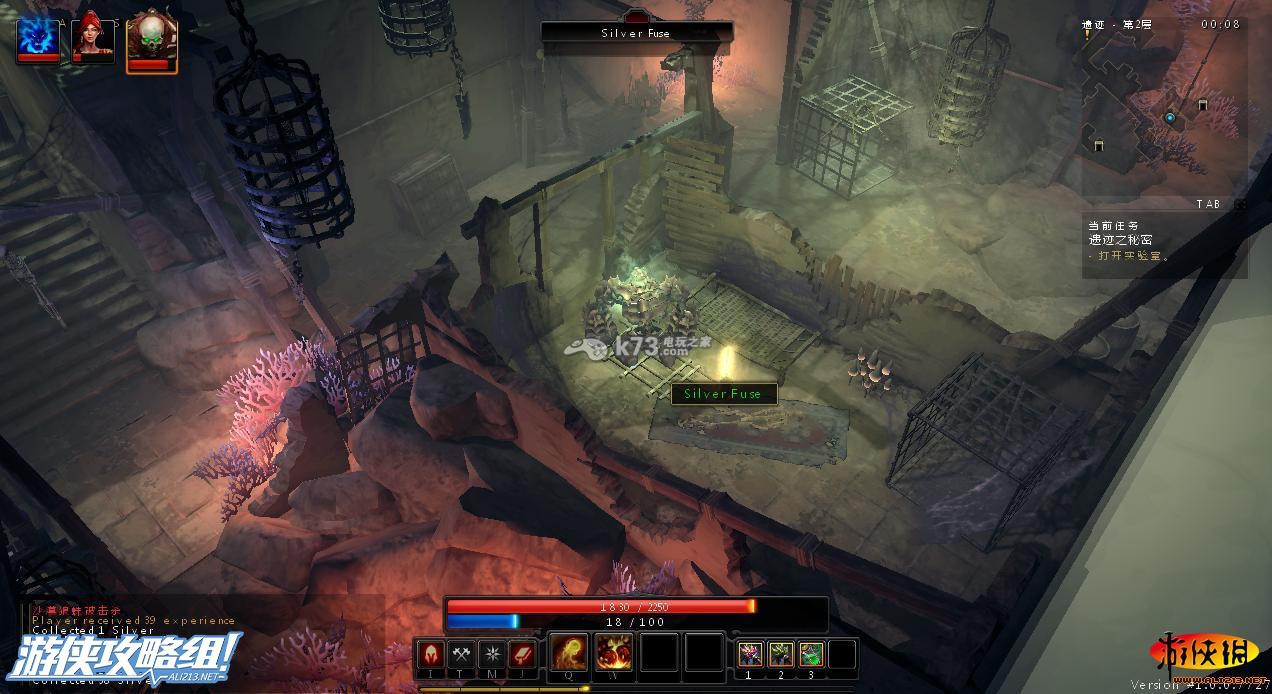
Task: Pick up the Silver Fuse item label
Action: pos(723,394)
